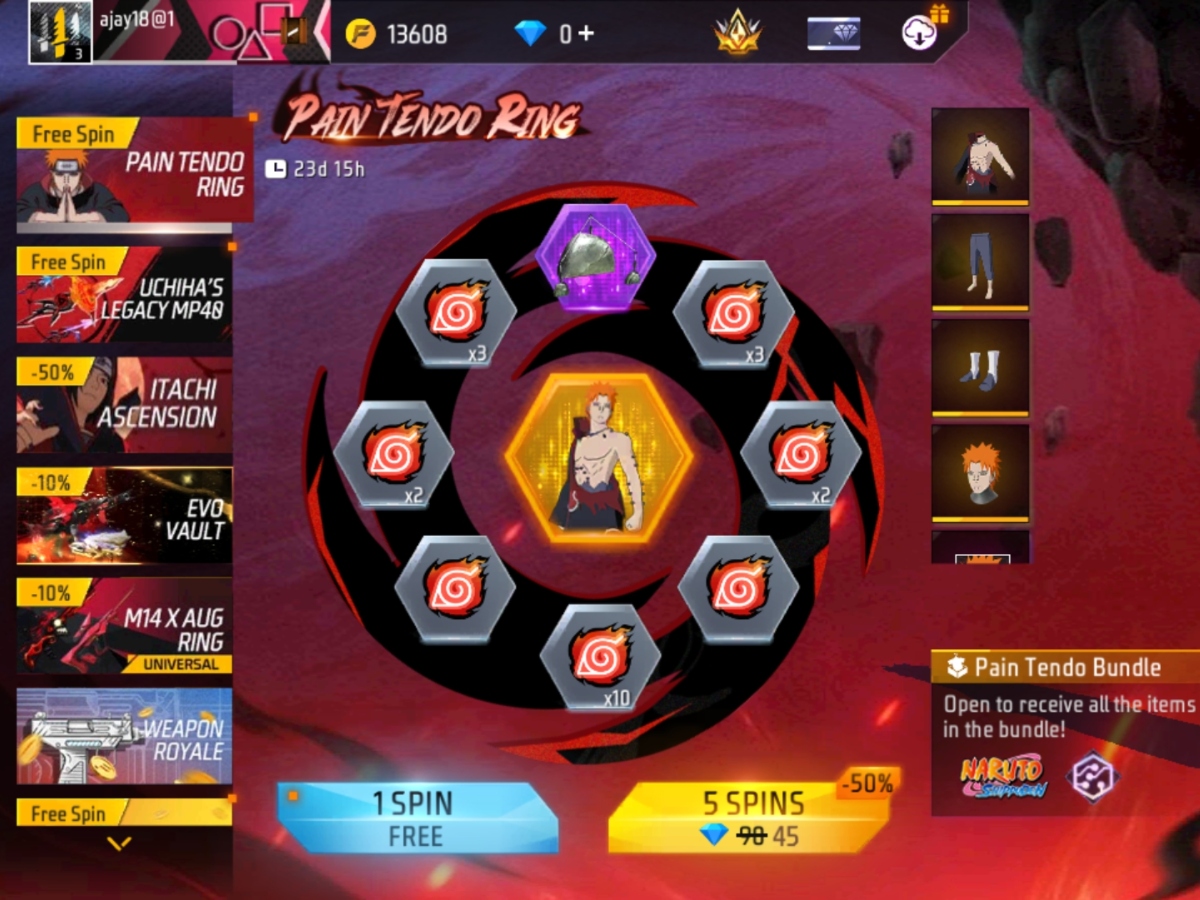
Task: Expand the event list with down arrow
Action: [119, 844]
